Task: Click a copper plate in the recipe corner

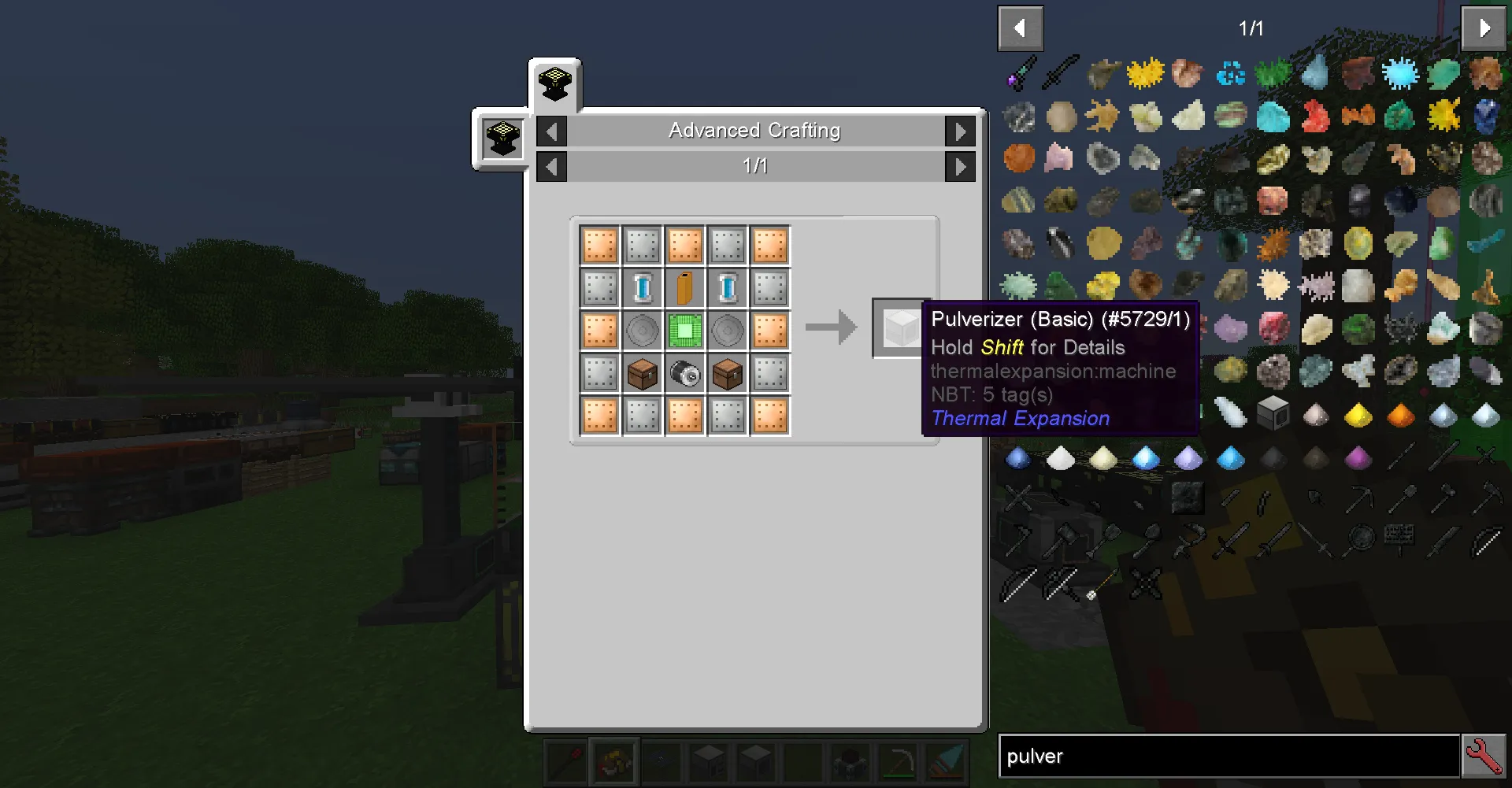Action: click(x=601, y=245)
